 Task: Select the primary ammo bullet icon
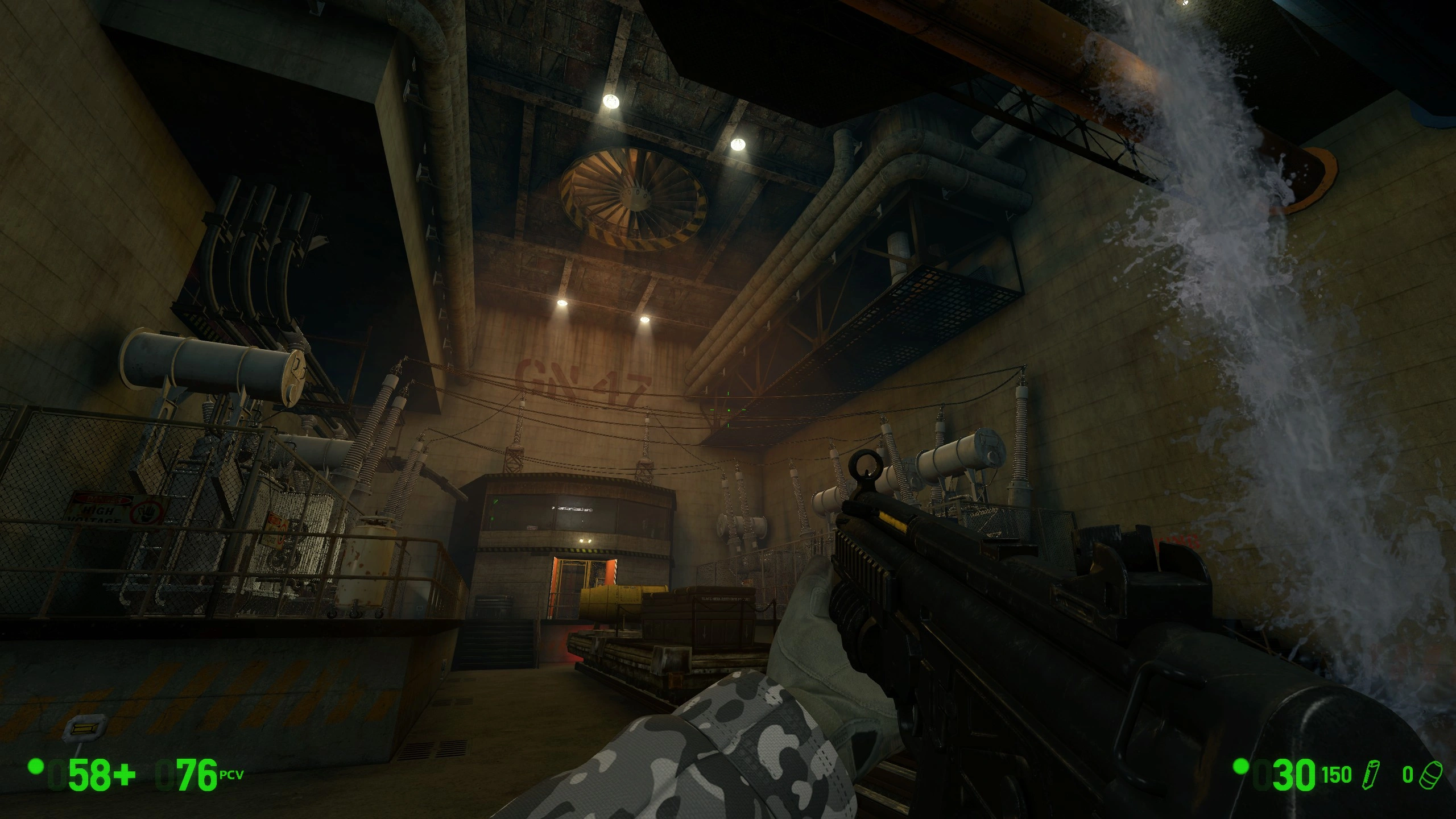click(1371, 775)
